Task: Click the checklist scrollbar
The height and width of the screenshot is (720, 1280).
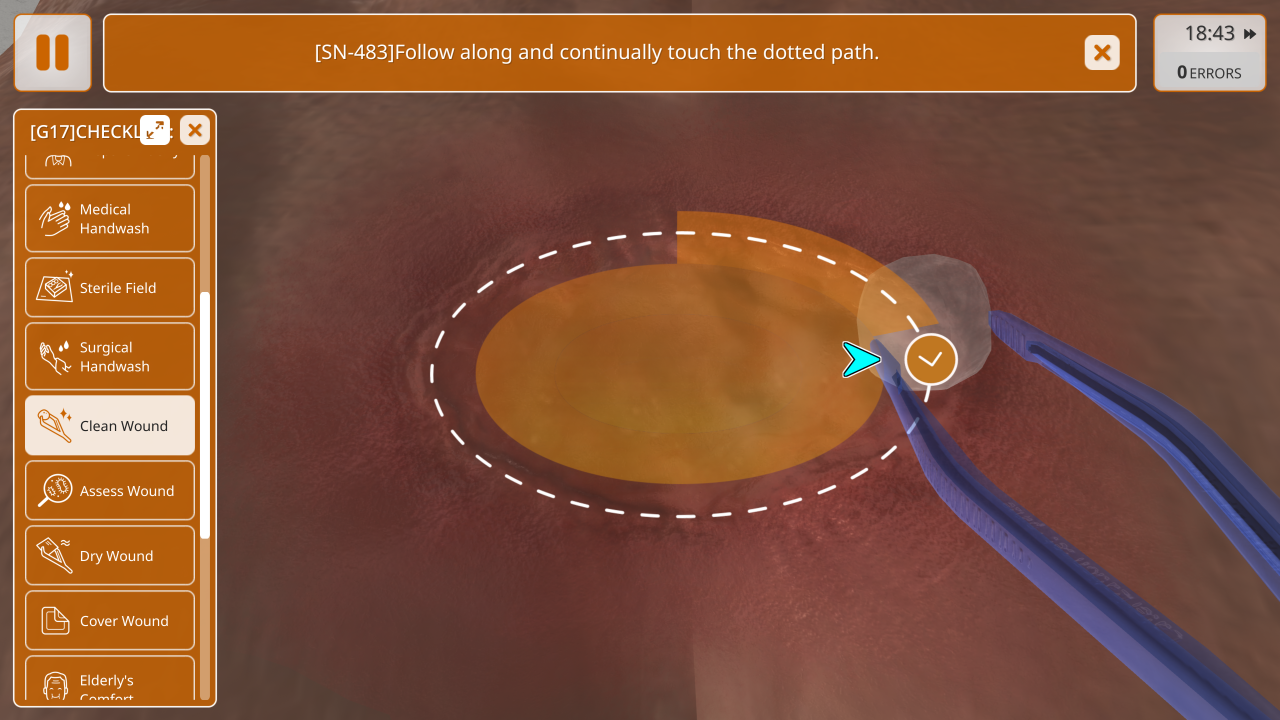Action: click(x=205, y=415)
